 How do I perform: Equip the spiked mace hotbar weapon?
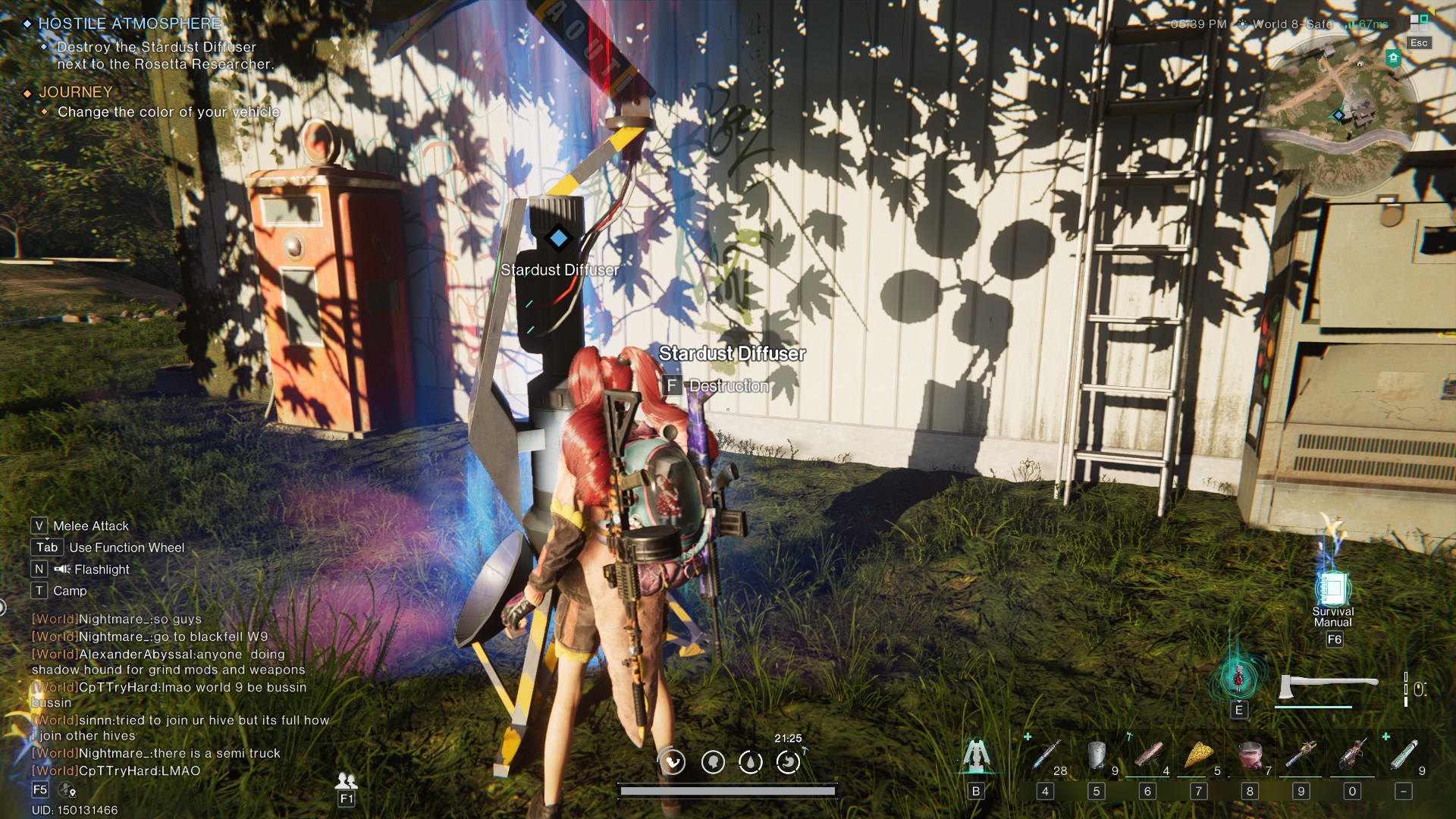[1301, 755]
